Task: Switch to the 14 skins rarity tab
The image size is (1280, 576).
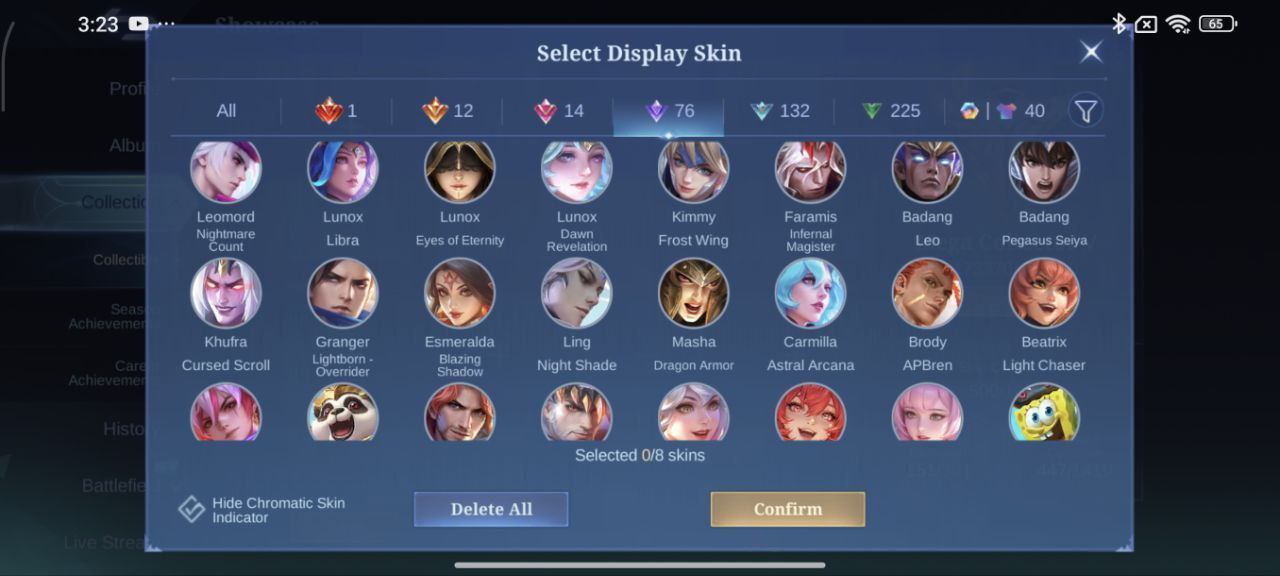Action: click(x=559, y=111)
